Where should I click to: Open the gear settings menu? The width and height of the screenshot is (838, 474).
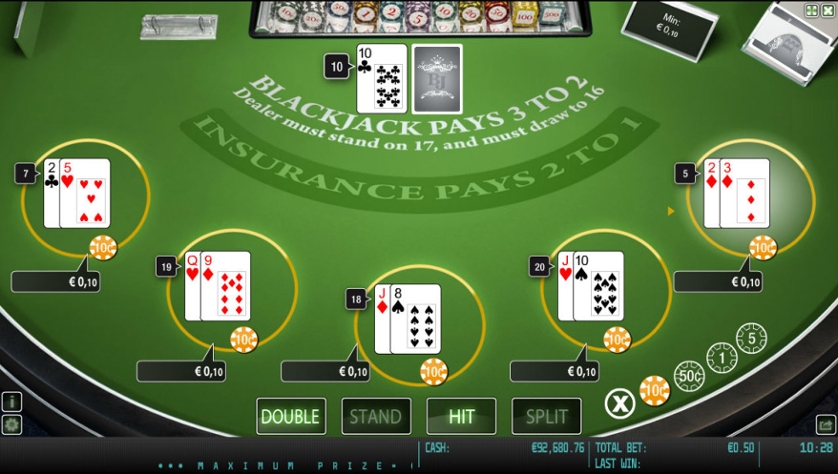coord(12,425)
